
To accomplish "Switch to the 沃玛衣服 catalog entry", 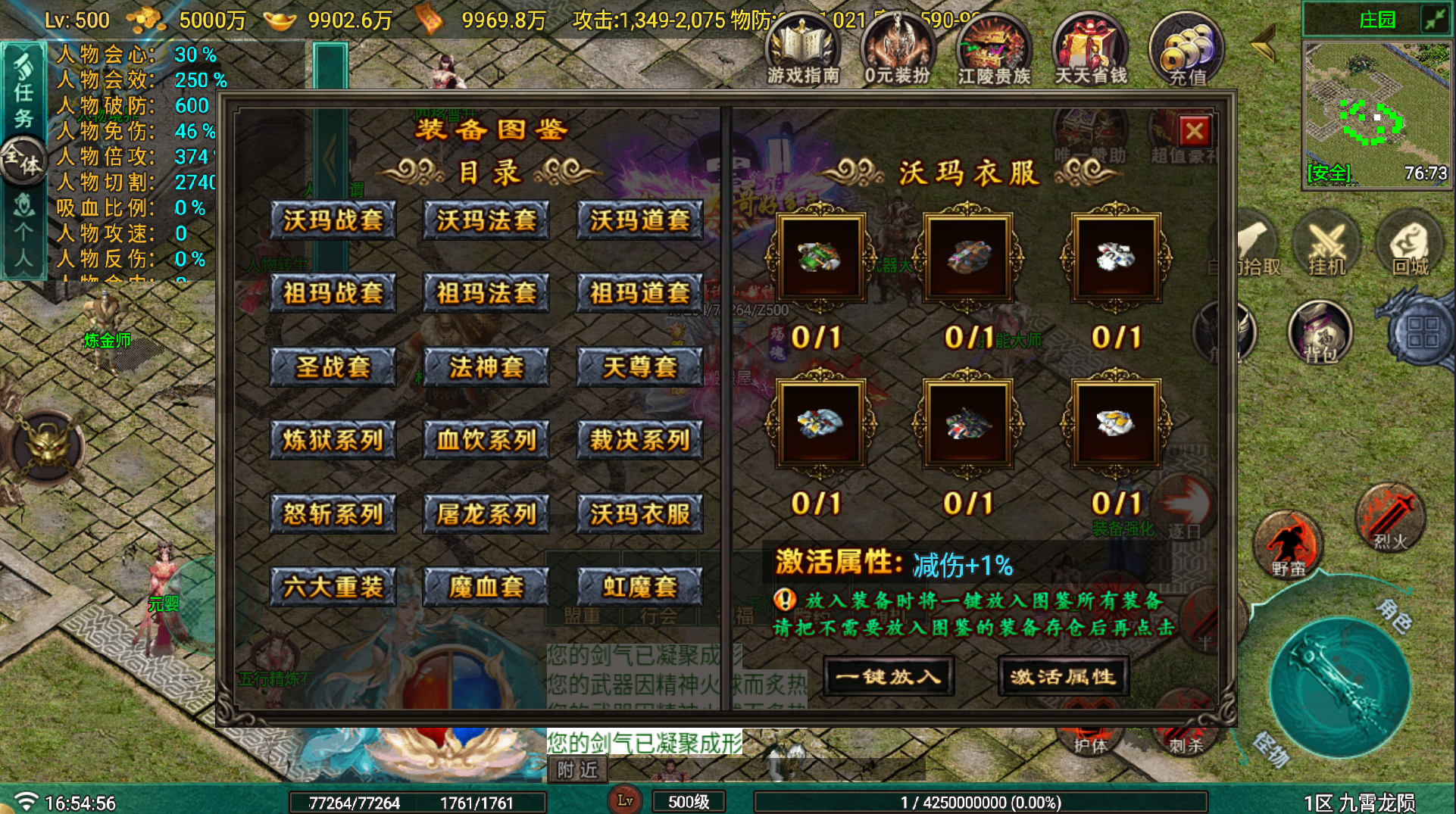I will 639,512.
